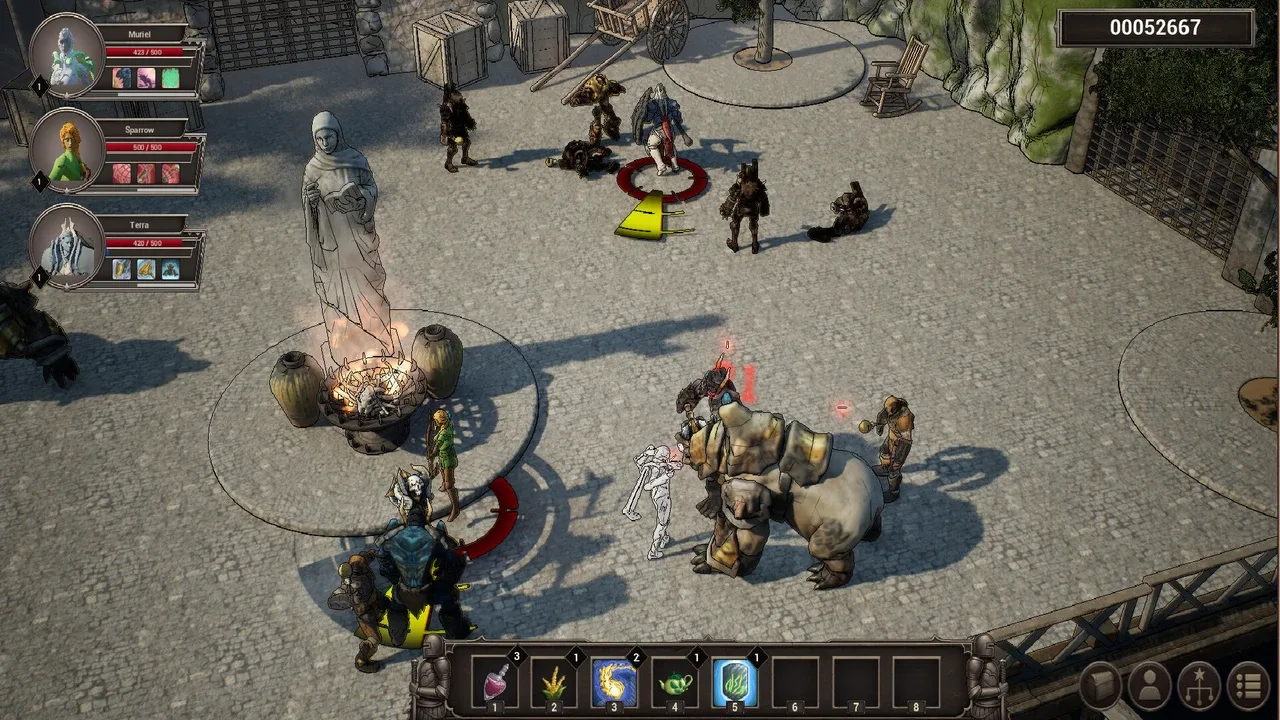
Task: Select Muriel's character portrait
Action: click(x=68, y=56)
